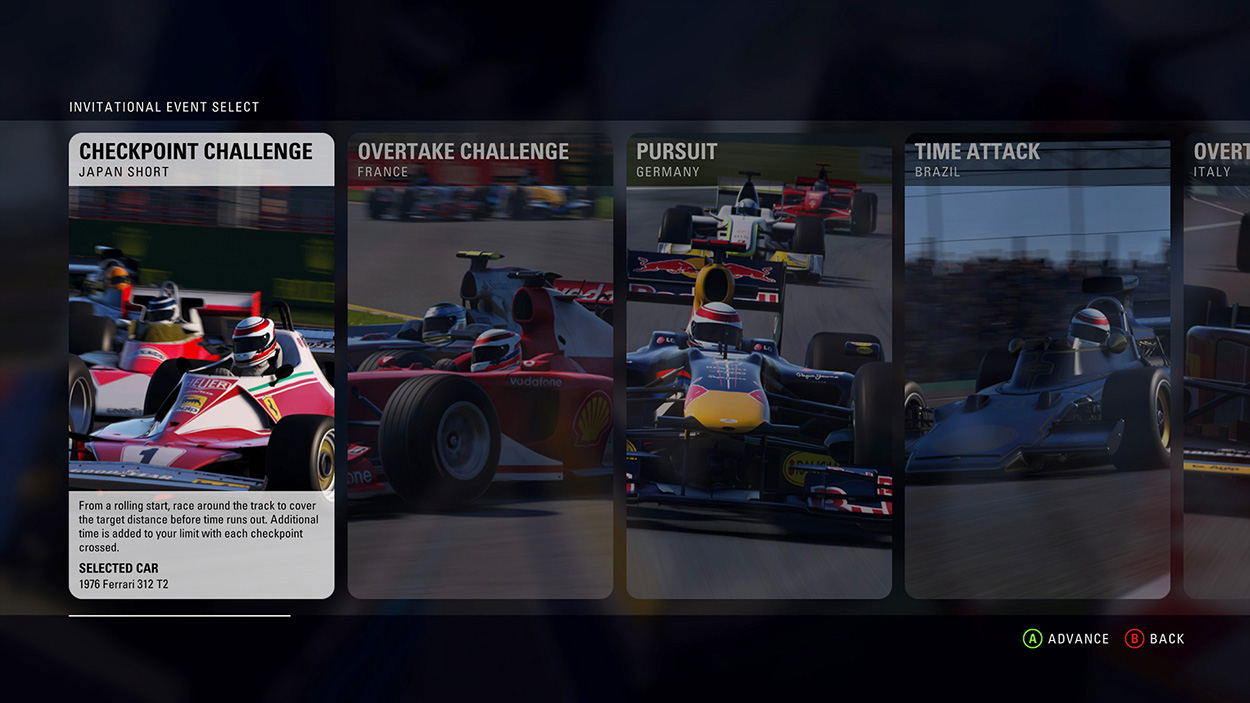The image size is (1250, 703).
Task: Pick the Time Attack Brazil event card
Action: (1037, 365)
